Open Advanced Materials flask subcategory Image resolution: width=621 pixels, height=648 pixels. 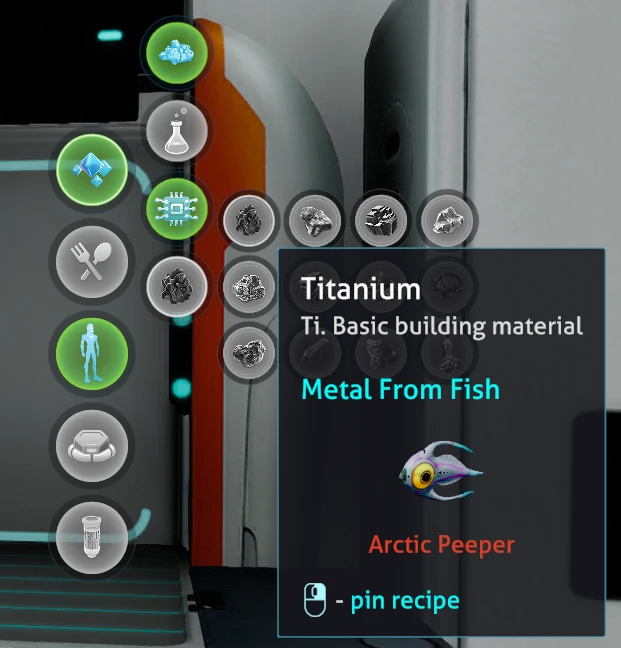[177, 129]
